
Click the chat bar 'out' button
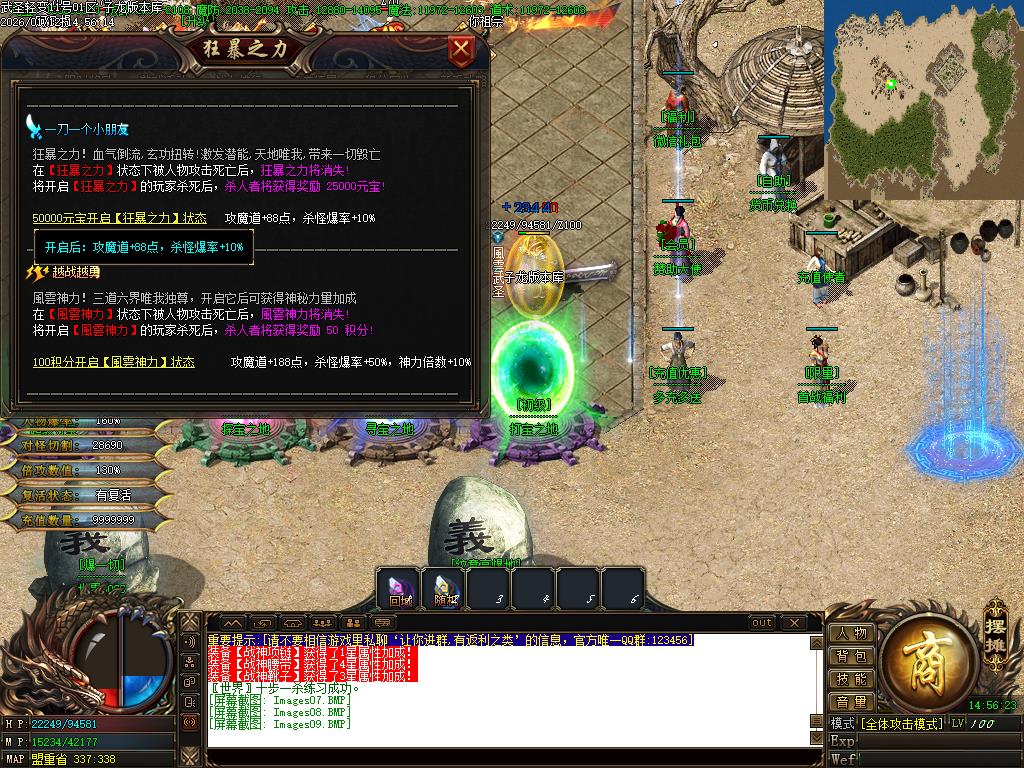[x=762, y=623]
